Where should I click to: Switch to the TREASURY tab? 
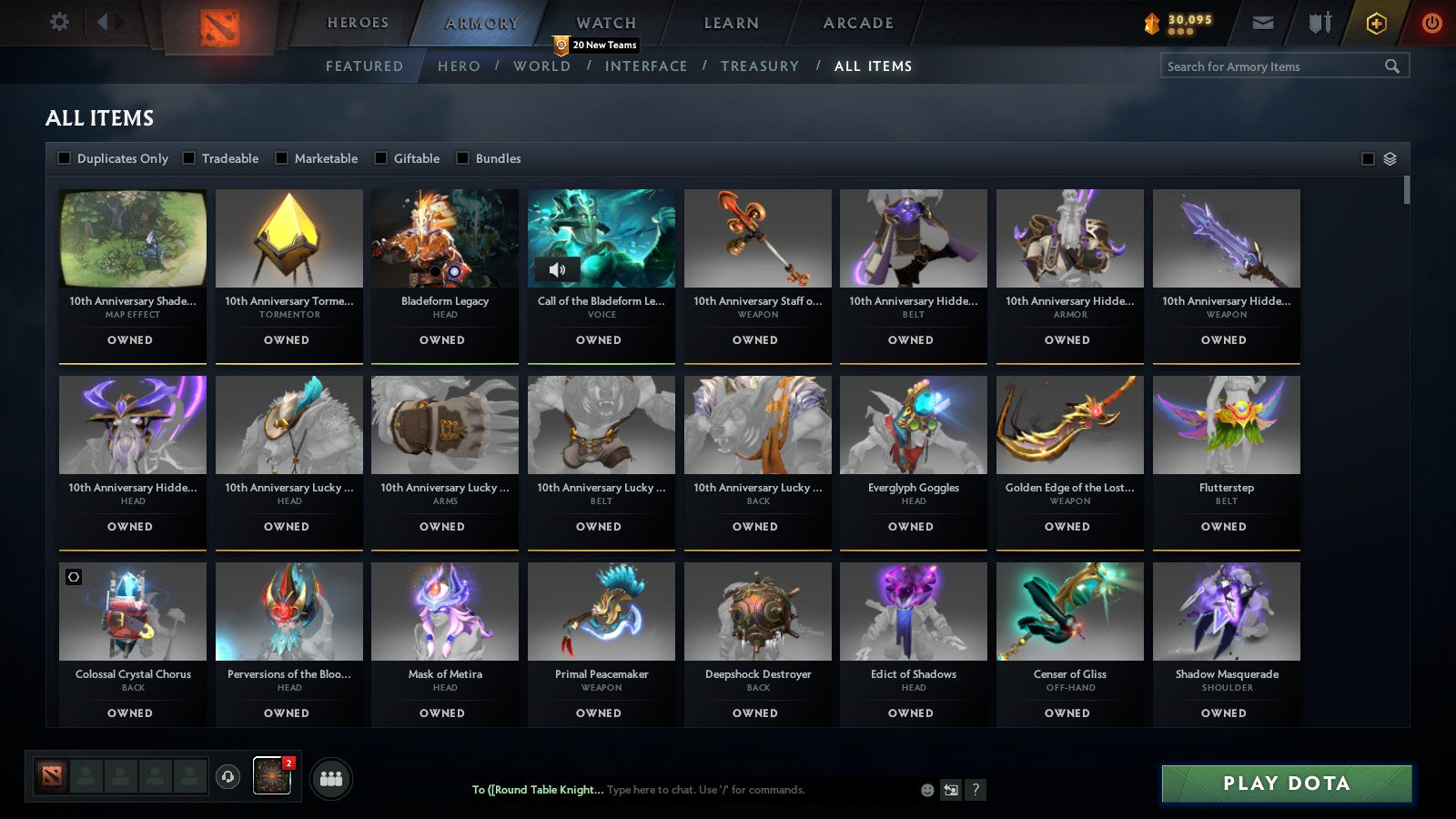tap(761, 66)
